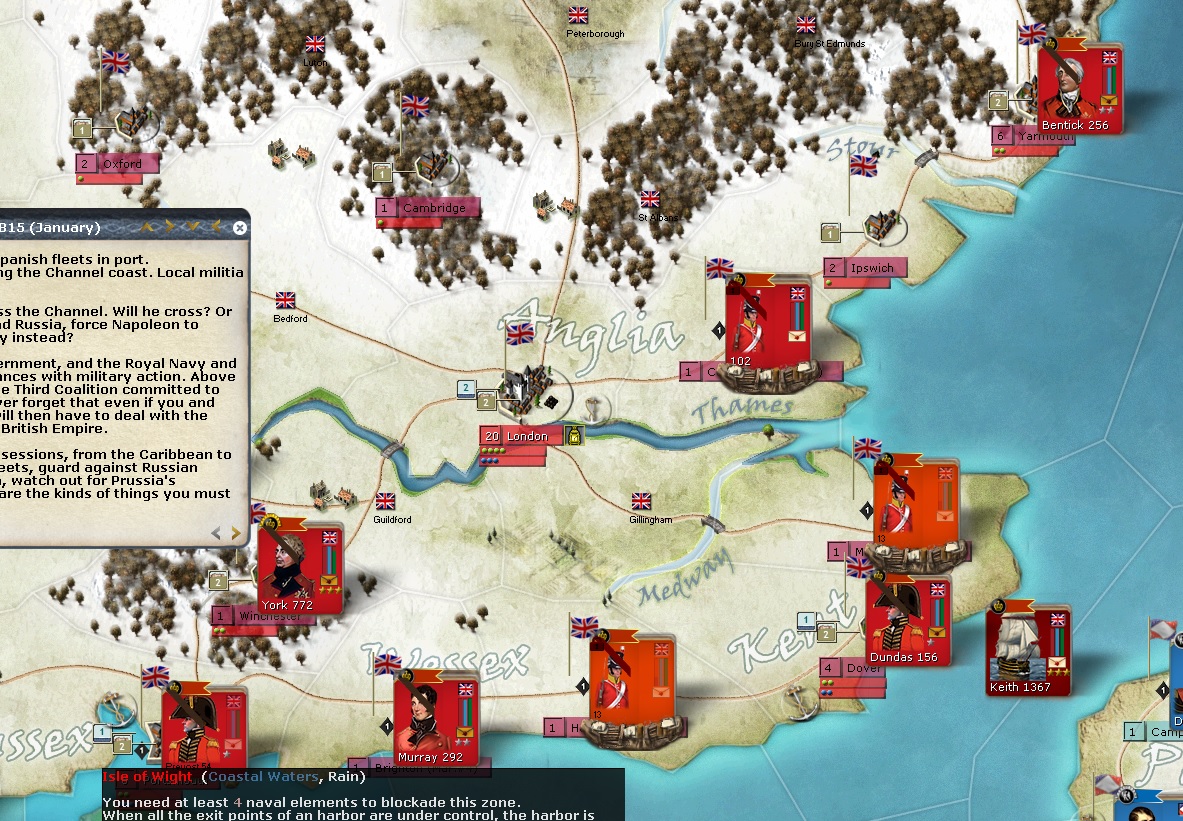Go to the next briefing page
The width and height of the screenshot is (1183, 821).
236,534
